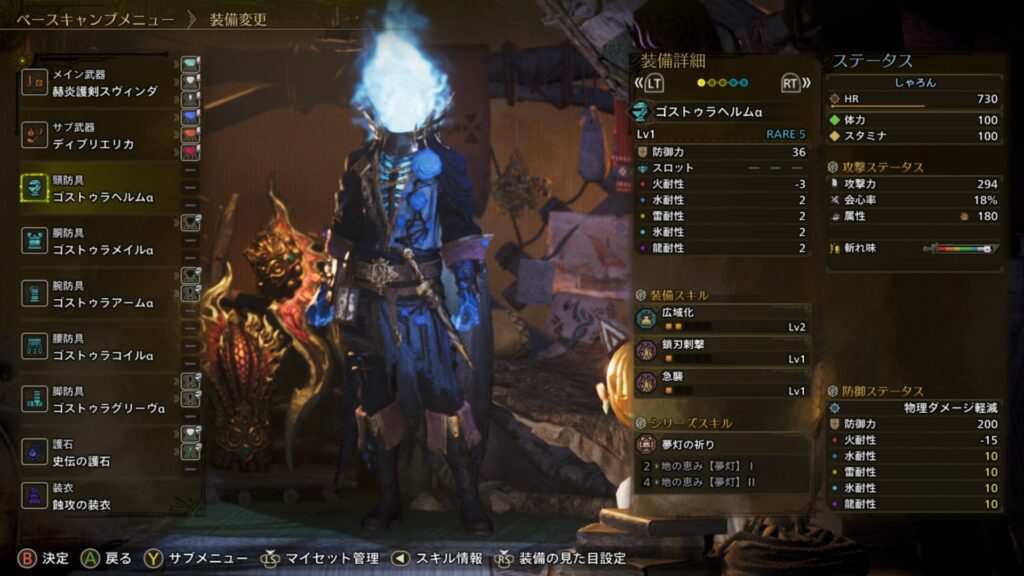The height and width of the screenshot is (576, 1024).
Task: Choose leg armor ゴストゥラグリーヴα
Action: (100, 399)
